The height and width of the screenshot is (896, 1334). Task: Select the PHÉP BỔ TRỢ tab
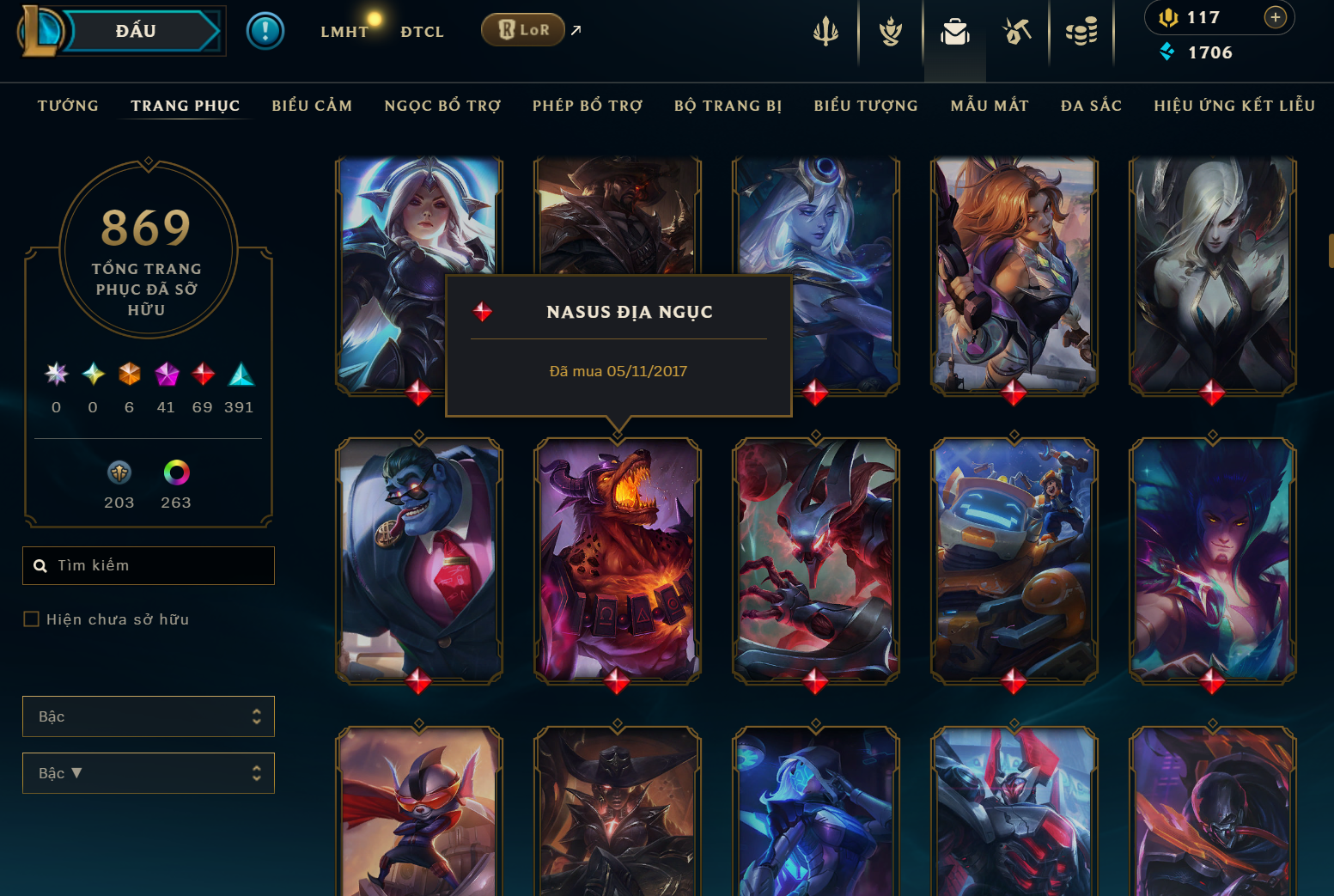click(588, 106)
